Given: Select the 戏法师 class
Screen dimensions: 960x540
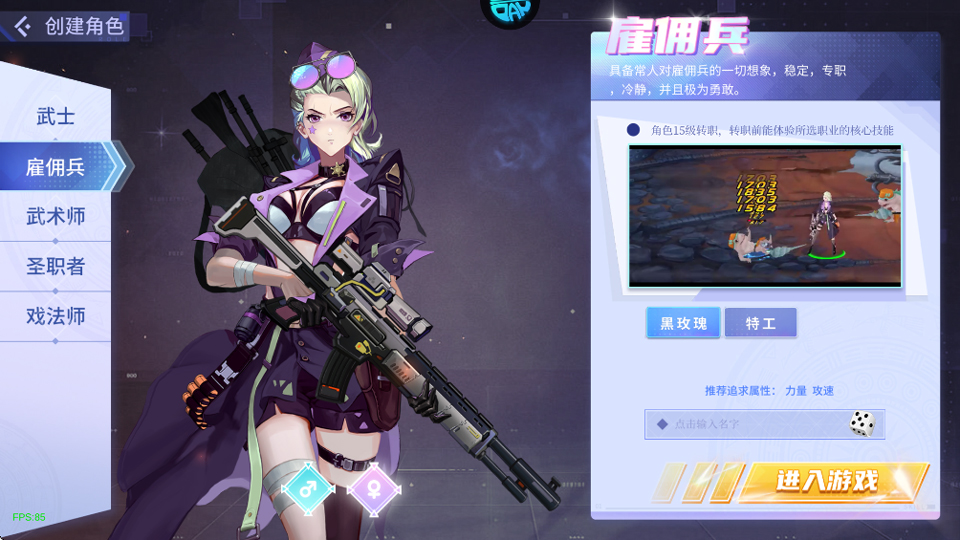Looking at the screenshot, I should (x=55, y=316).
